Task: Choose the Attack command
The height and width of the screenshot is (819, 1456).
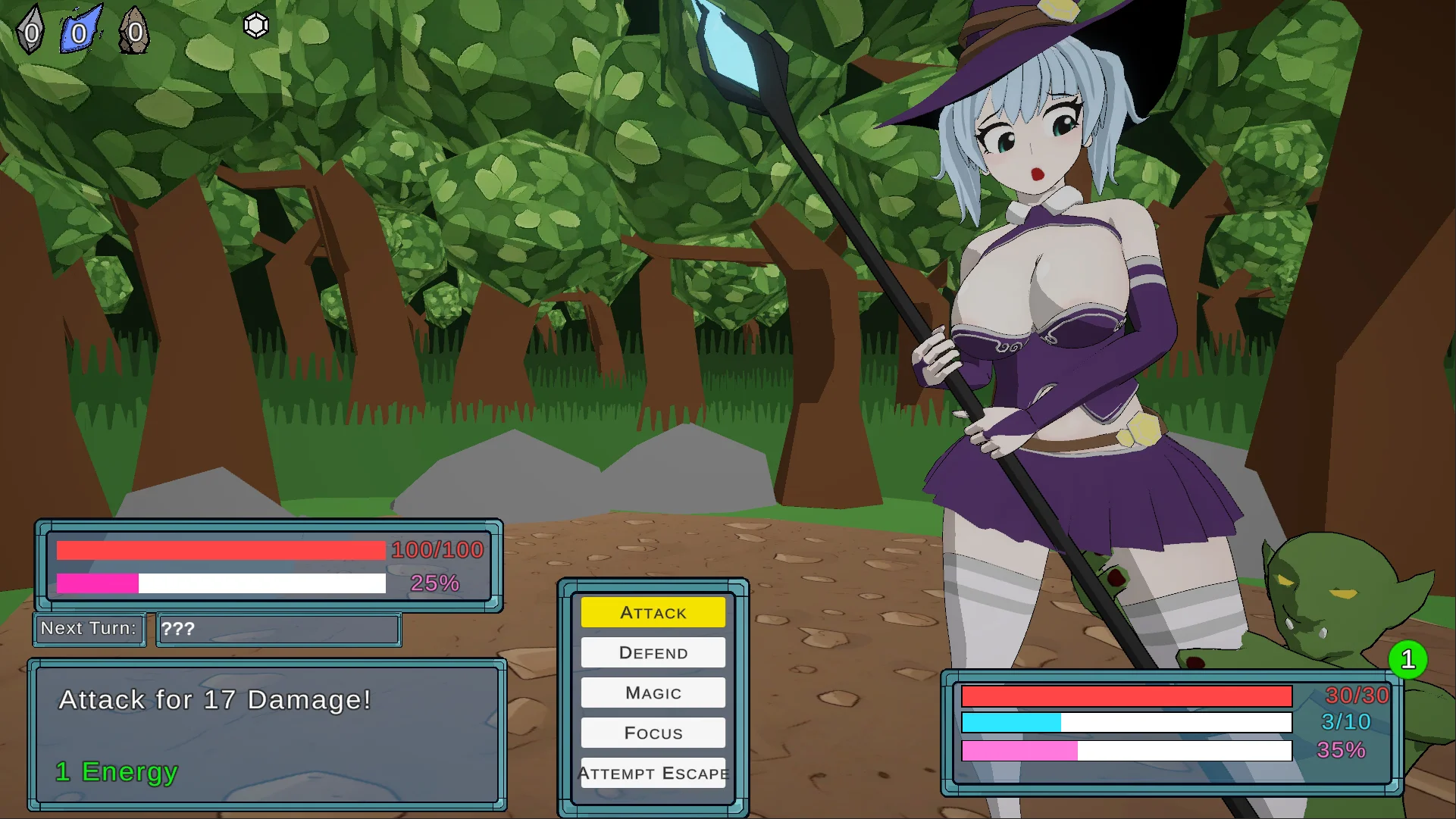Action: 653,612
